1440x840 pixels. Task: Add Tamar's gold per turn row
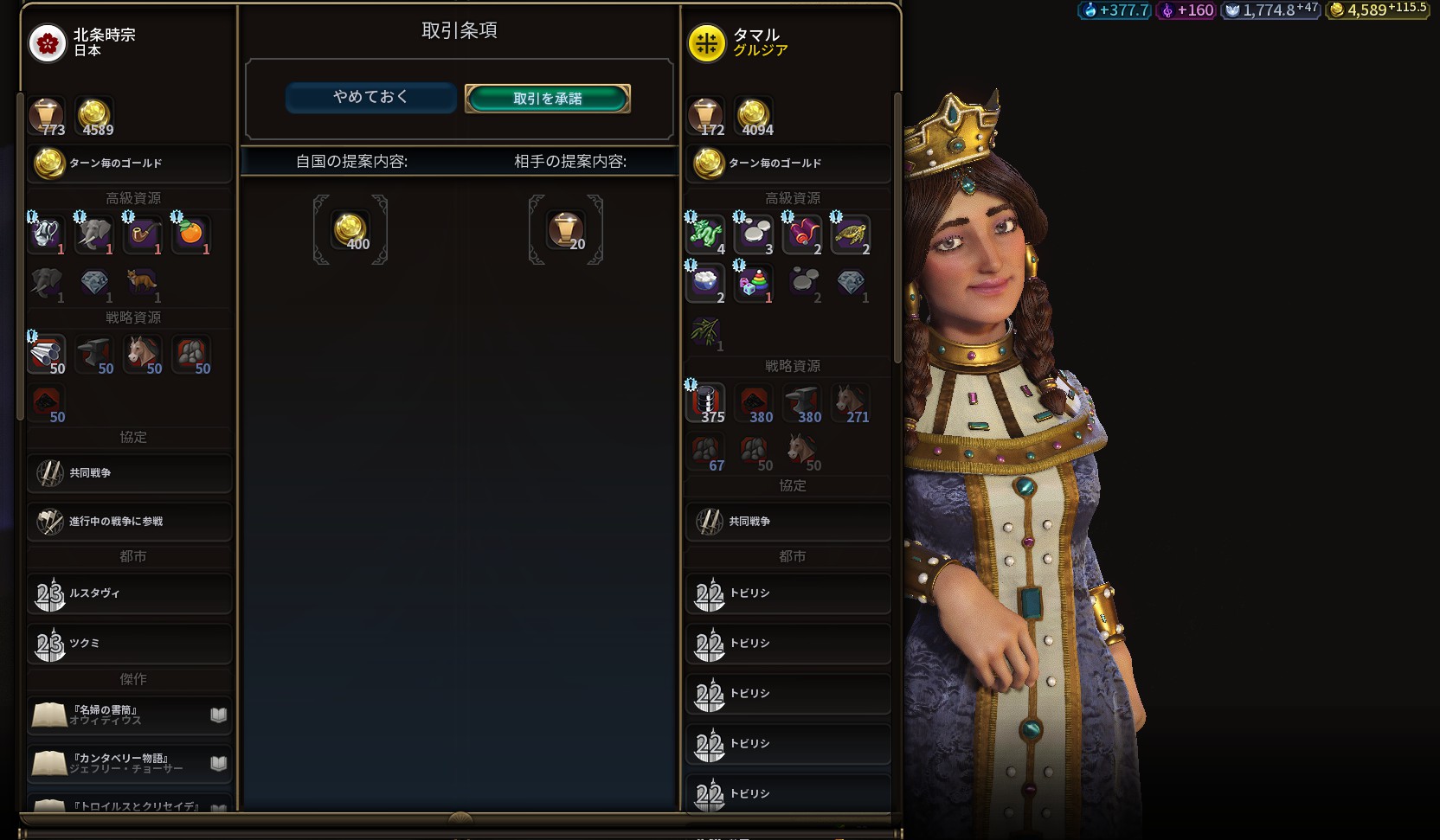(788, 164)
